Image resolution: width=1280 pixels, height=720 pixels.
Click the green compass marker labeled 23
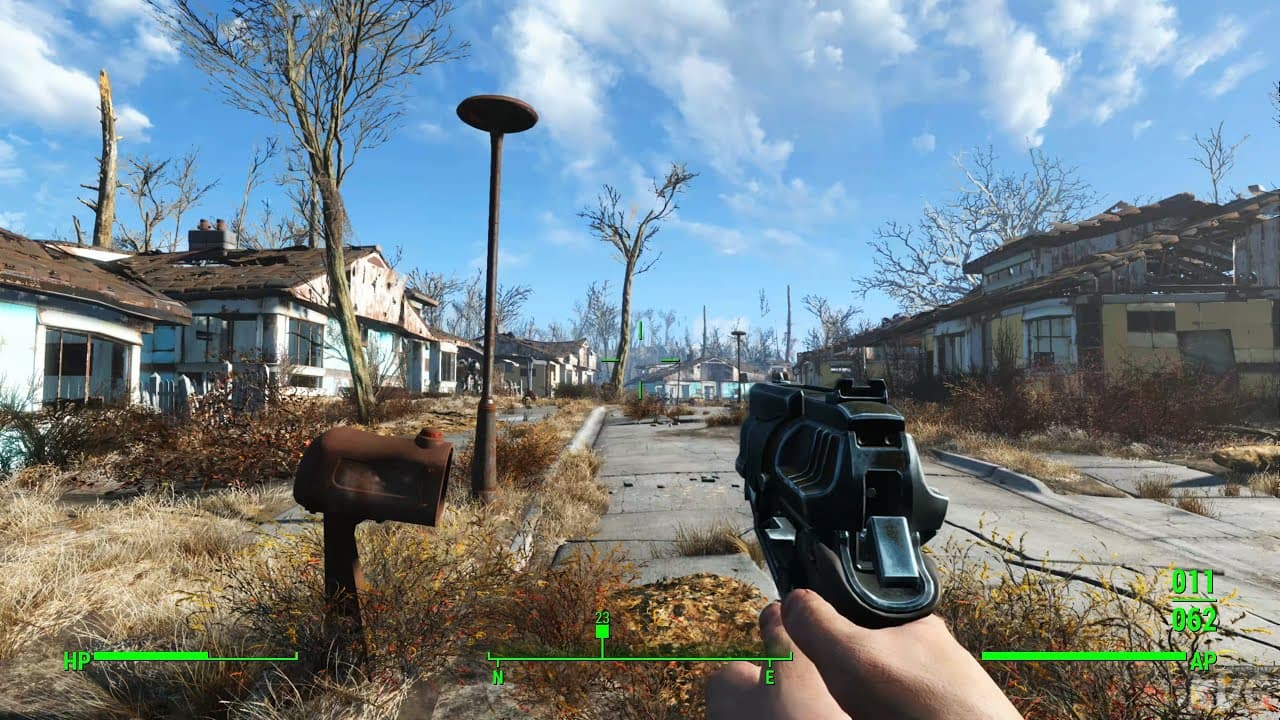coord(600,631)
